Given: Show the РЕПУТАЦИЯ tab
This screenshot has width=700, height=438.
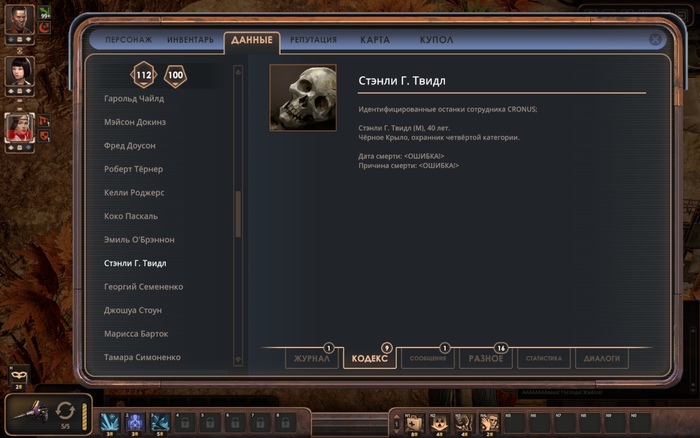Looking at the screenshot, I should click(x=313, y=40).
